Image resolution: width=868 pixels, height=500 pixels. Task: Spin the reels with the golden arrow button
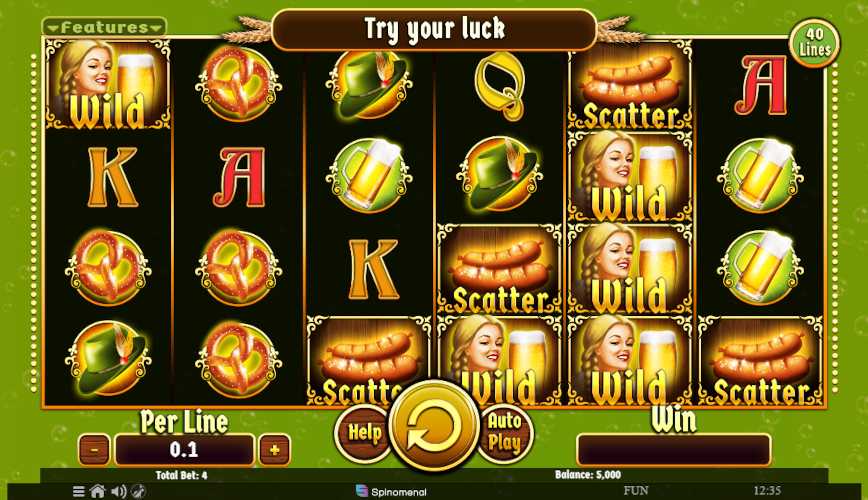coord(434,426)
